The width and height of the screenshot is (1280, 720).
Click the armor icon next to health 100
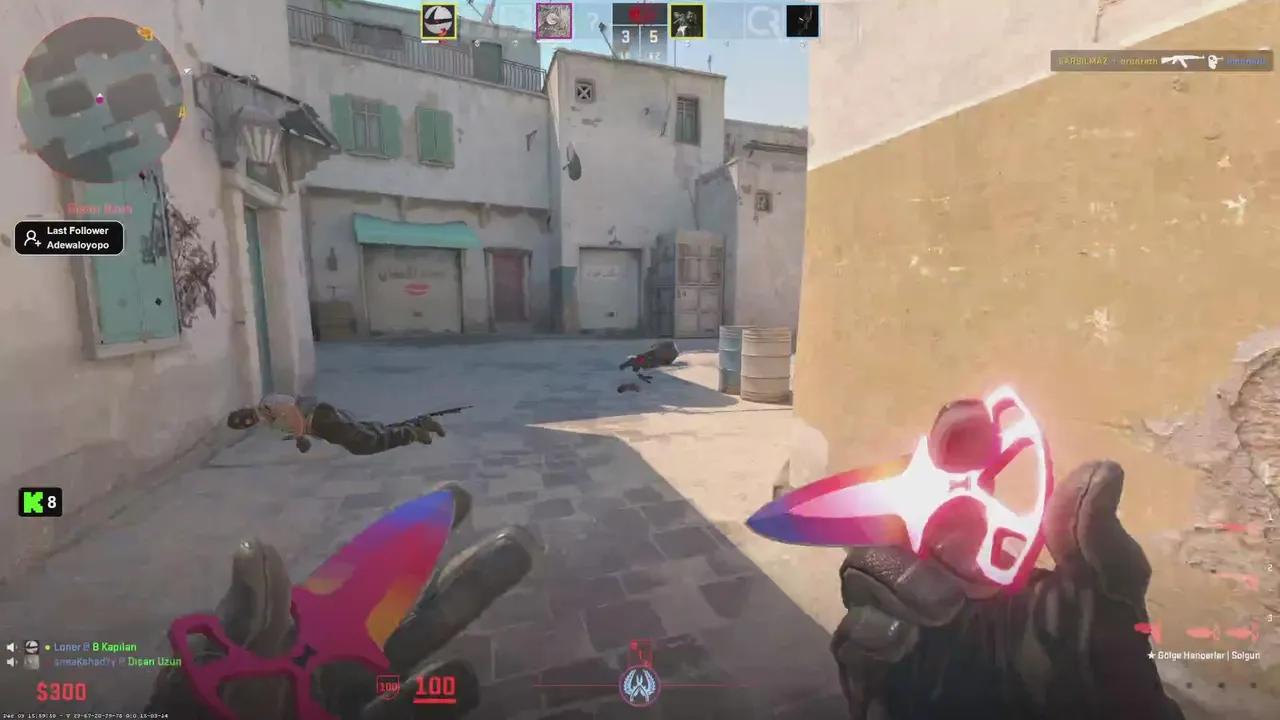click(x=387, y=687)
